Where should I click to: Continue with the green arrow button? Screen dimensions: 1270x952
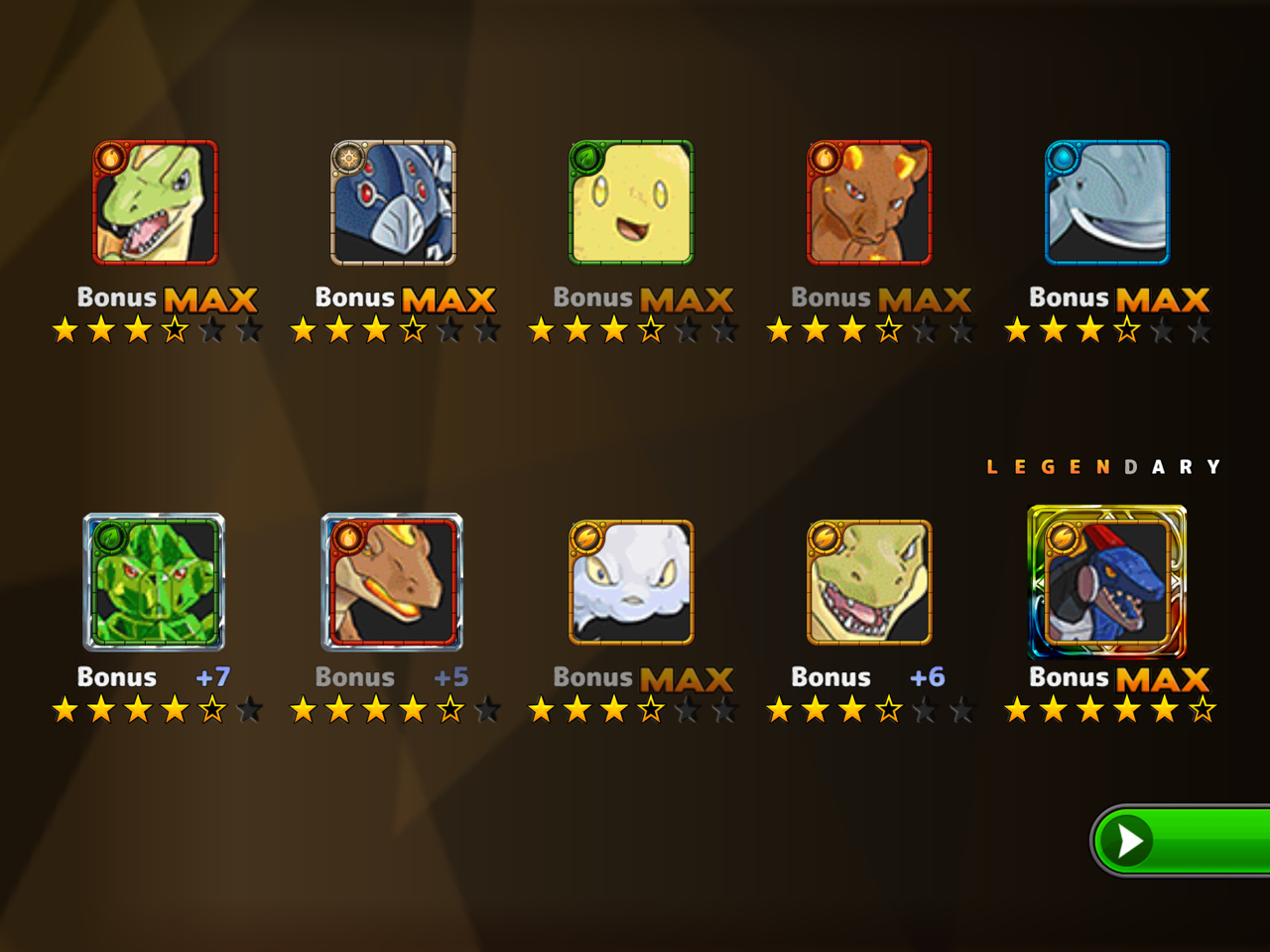tap(1181, 841)
